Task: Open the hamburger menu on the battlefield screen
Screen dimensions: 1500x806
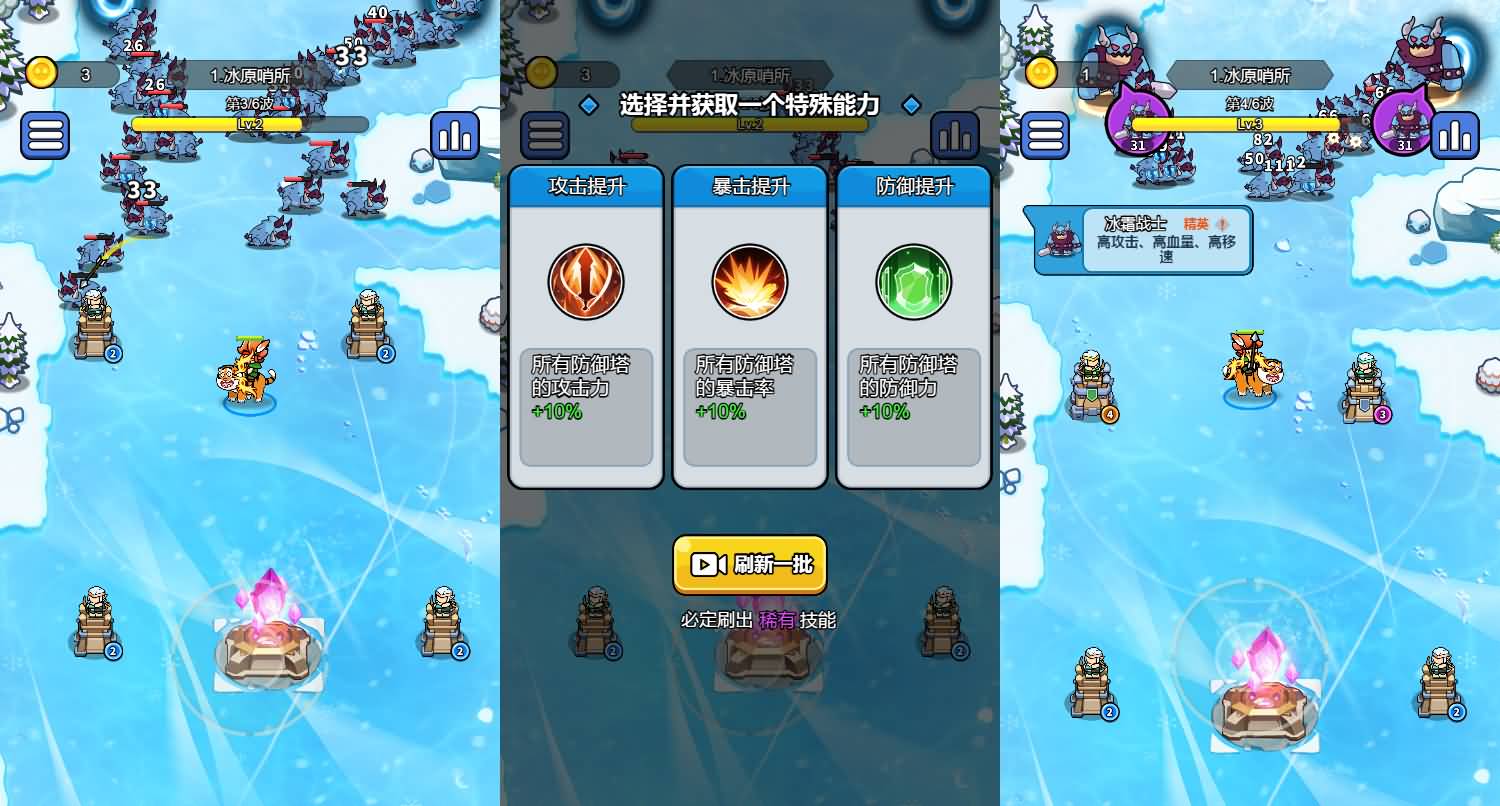Action: (45, 135)
